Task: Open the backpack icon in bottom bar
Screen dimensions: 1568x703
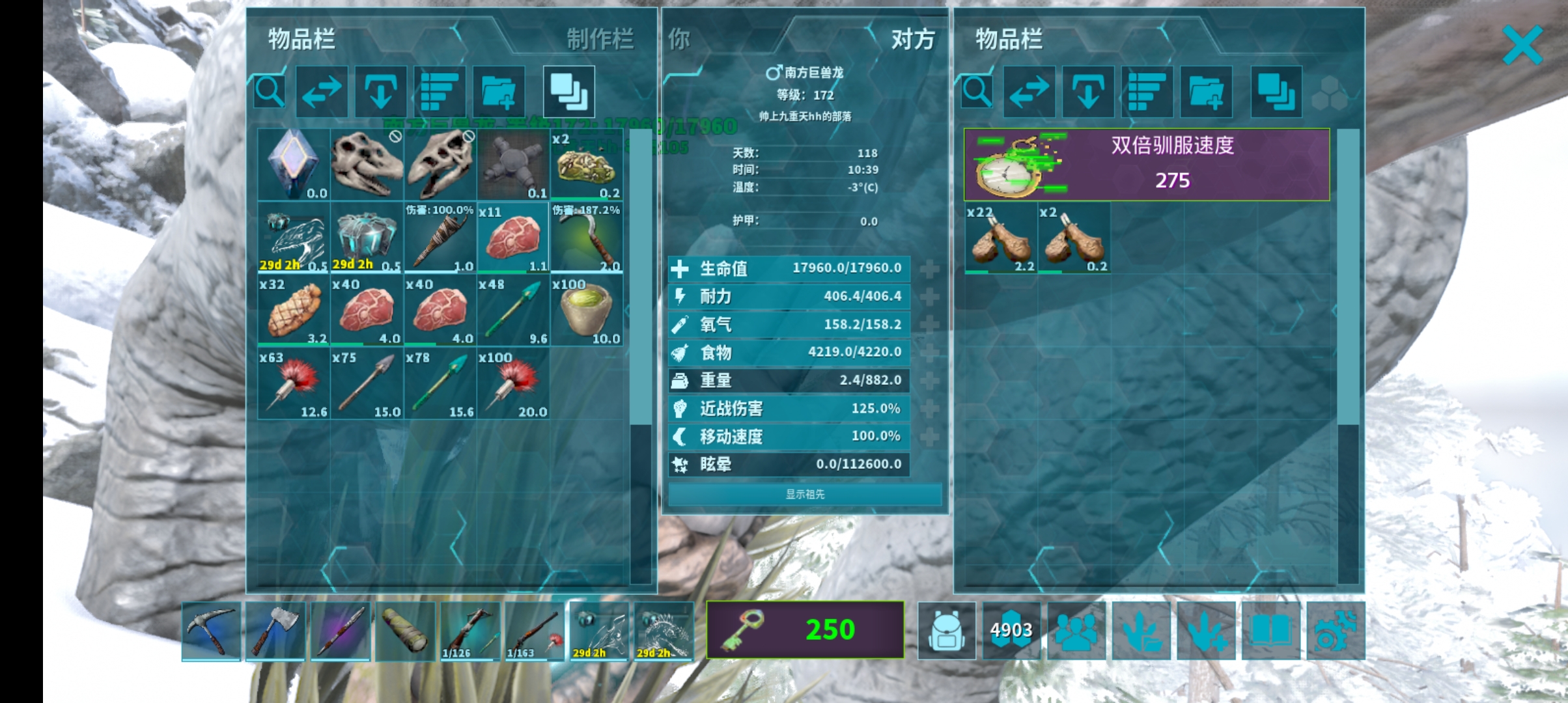Action: tap(947, 631)
